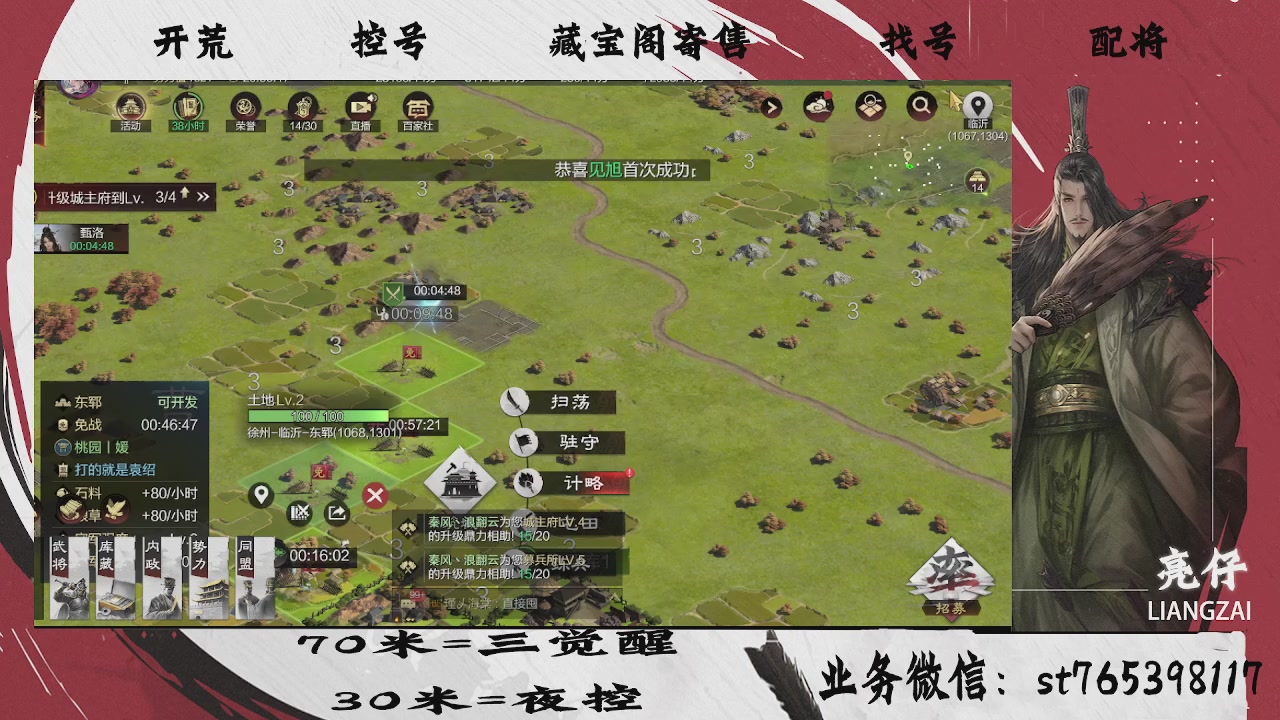Toggle the location bookmark pin on this tile
Viewport: 1280px width, 720px height.
[x=261, y=495]
